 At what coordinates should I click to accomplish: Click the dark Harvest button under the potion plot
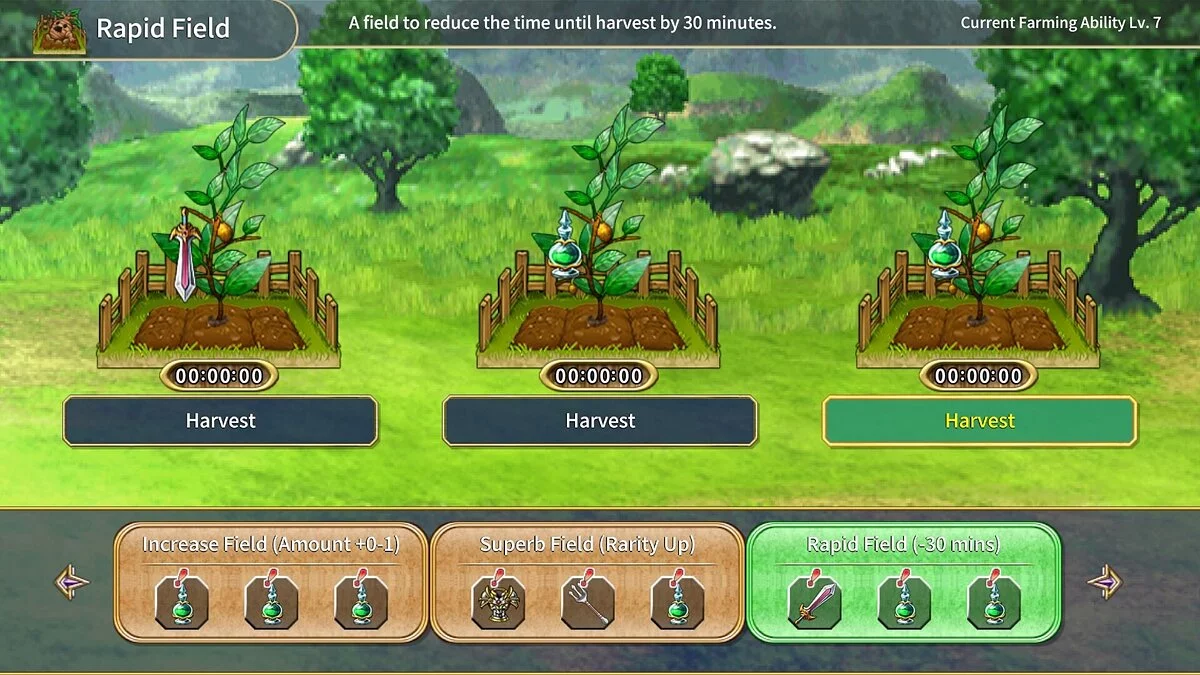[599, 421]
